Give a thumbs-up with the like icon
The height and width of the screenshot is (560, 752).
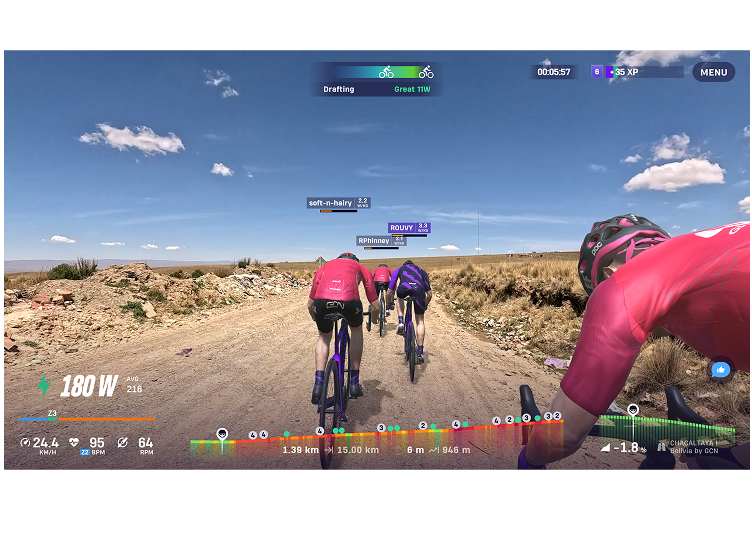click(720, 369)
